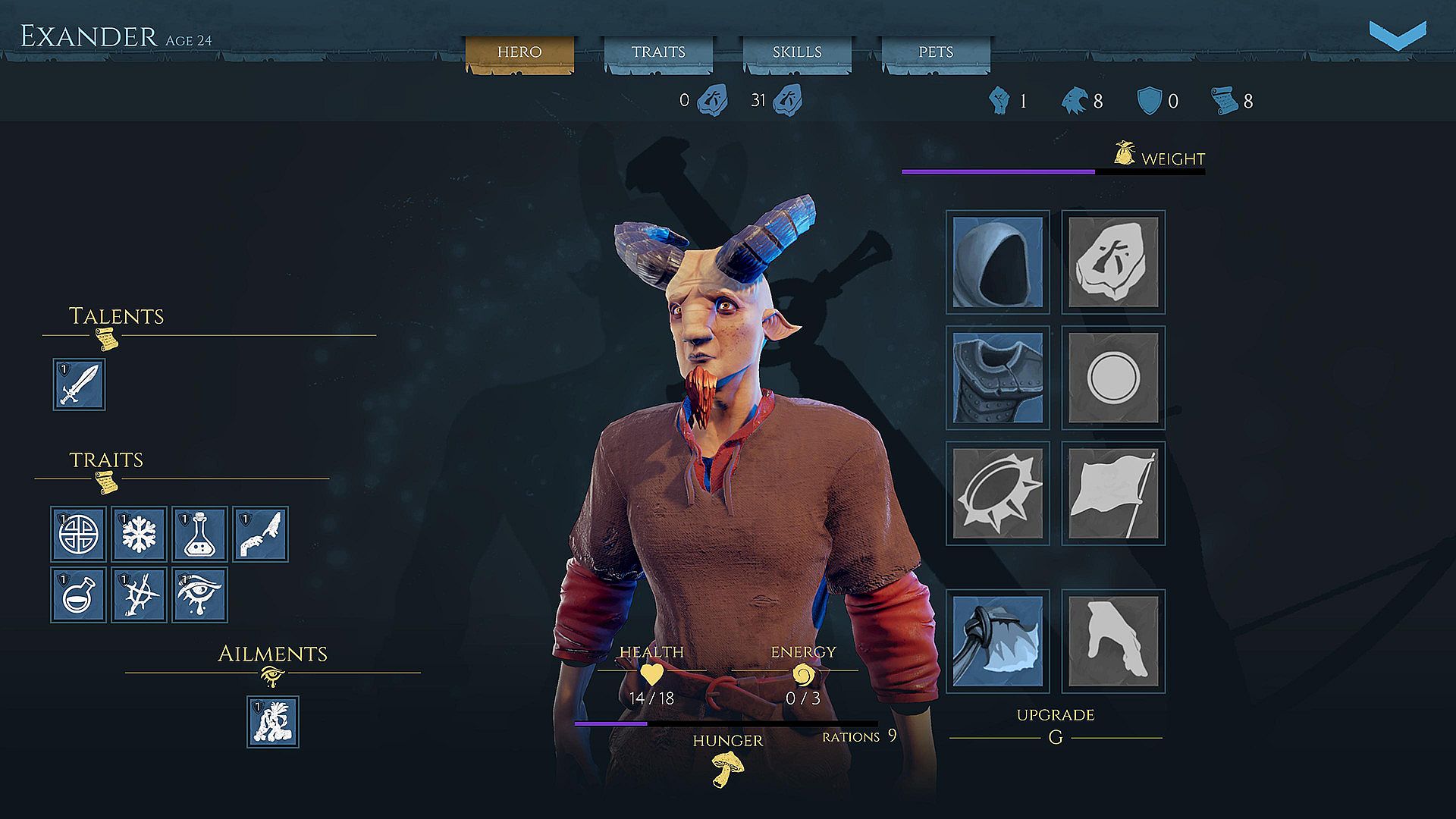Choose the ring equipment slot
This screenshot has width=1456, height=819.
[1112, 377]
